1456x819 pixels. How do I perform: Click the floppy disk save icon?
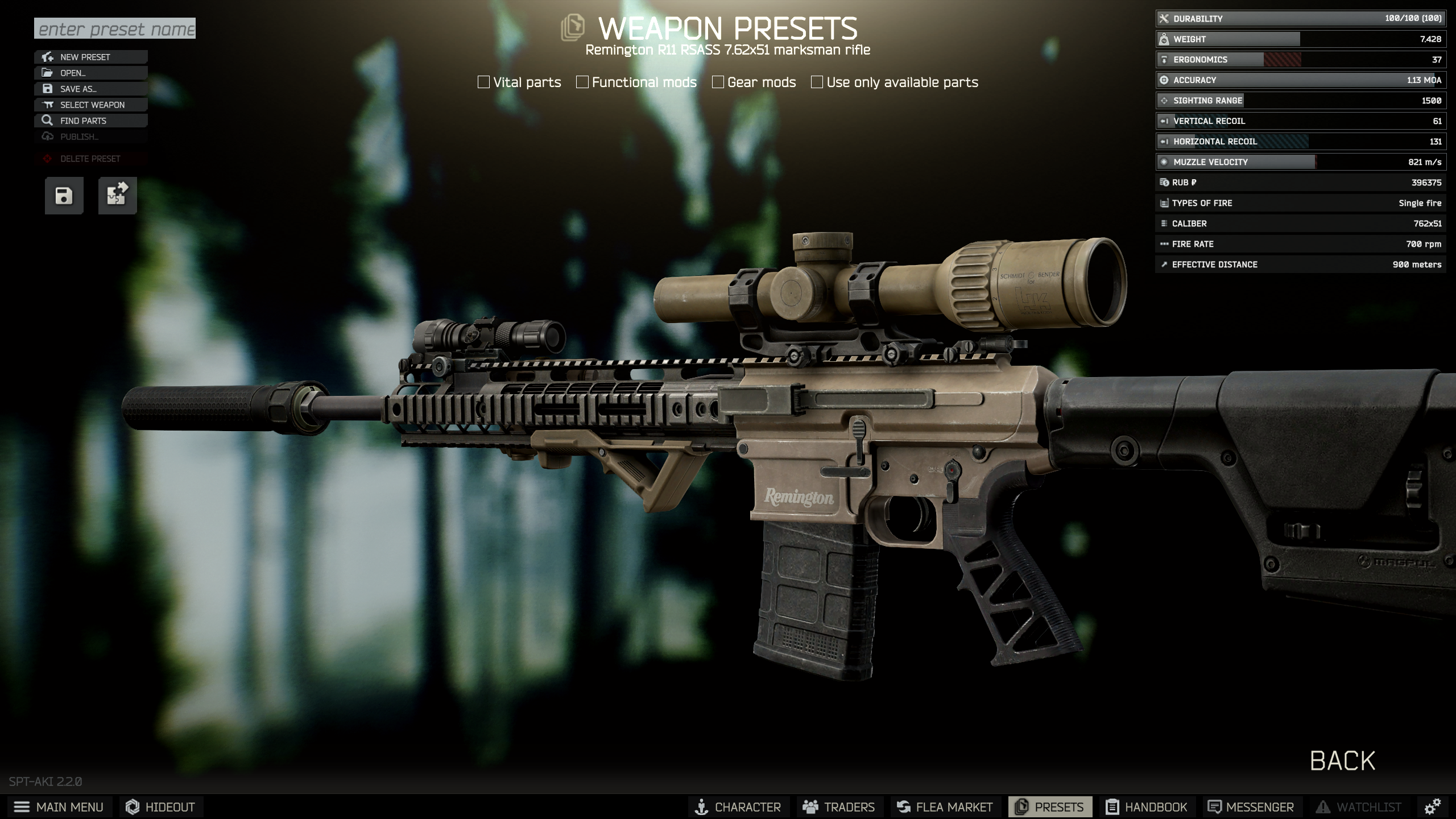(64, 196)
